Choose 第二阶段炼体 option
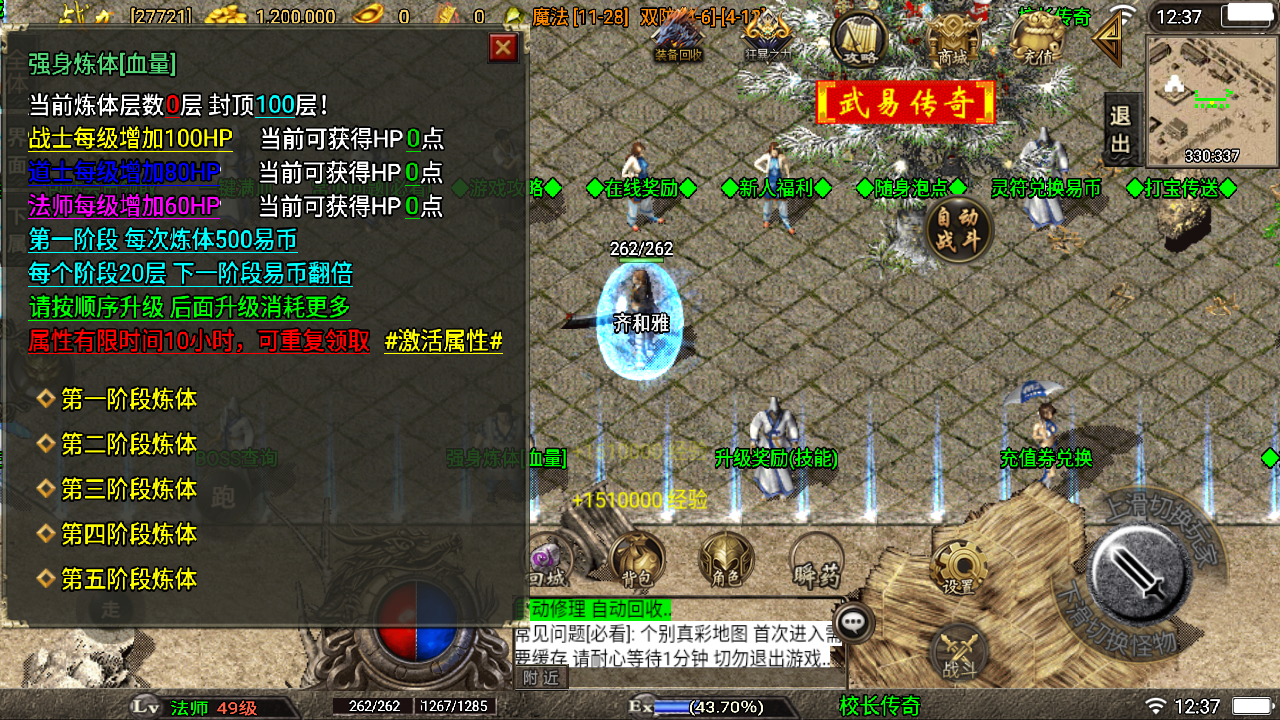 tap(129, 444)
